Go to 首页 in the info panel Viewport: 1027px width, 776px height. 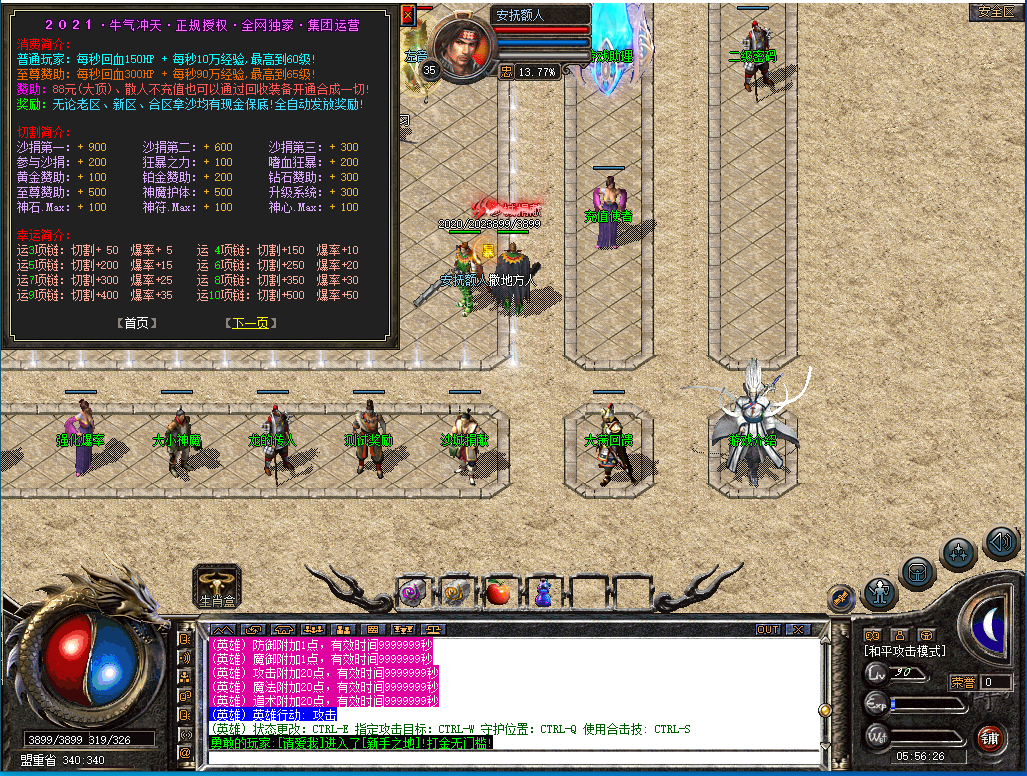(136, 323)
